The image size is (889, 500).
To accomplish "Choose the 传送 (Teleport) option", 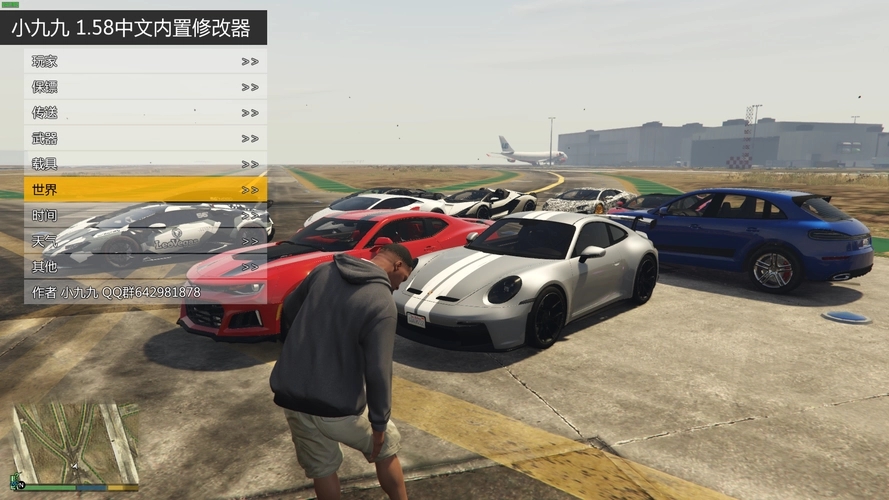I will 145,112.
